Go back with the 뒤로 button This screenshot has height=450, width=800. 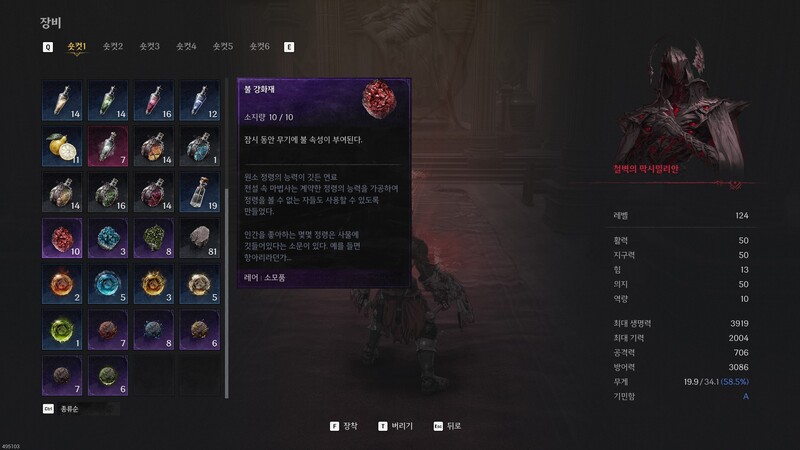(446, 425)
